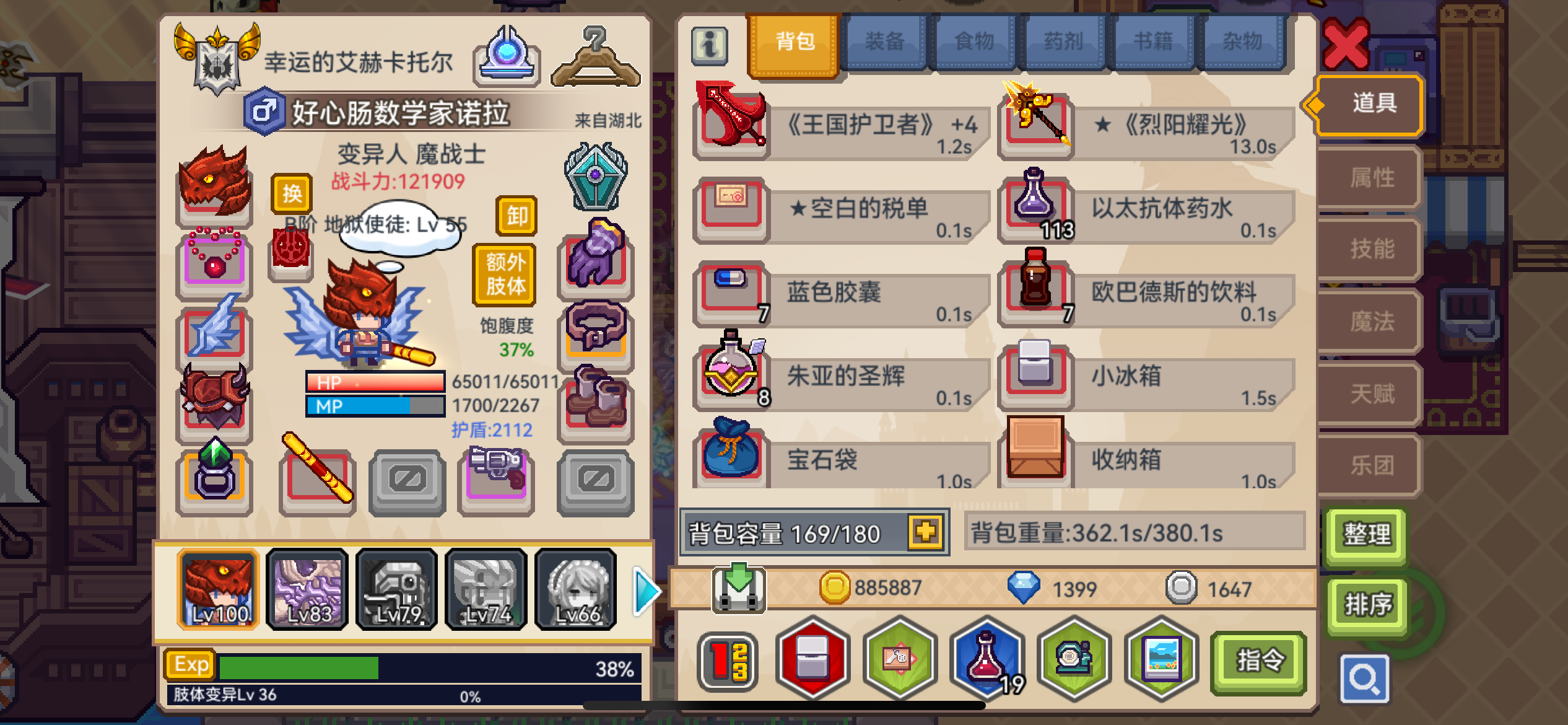Toggle the 卸 unequip button
The height and width of the screenshot is (725, 1568).
click(x=516, y=217)
